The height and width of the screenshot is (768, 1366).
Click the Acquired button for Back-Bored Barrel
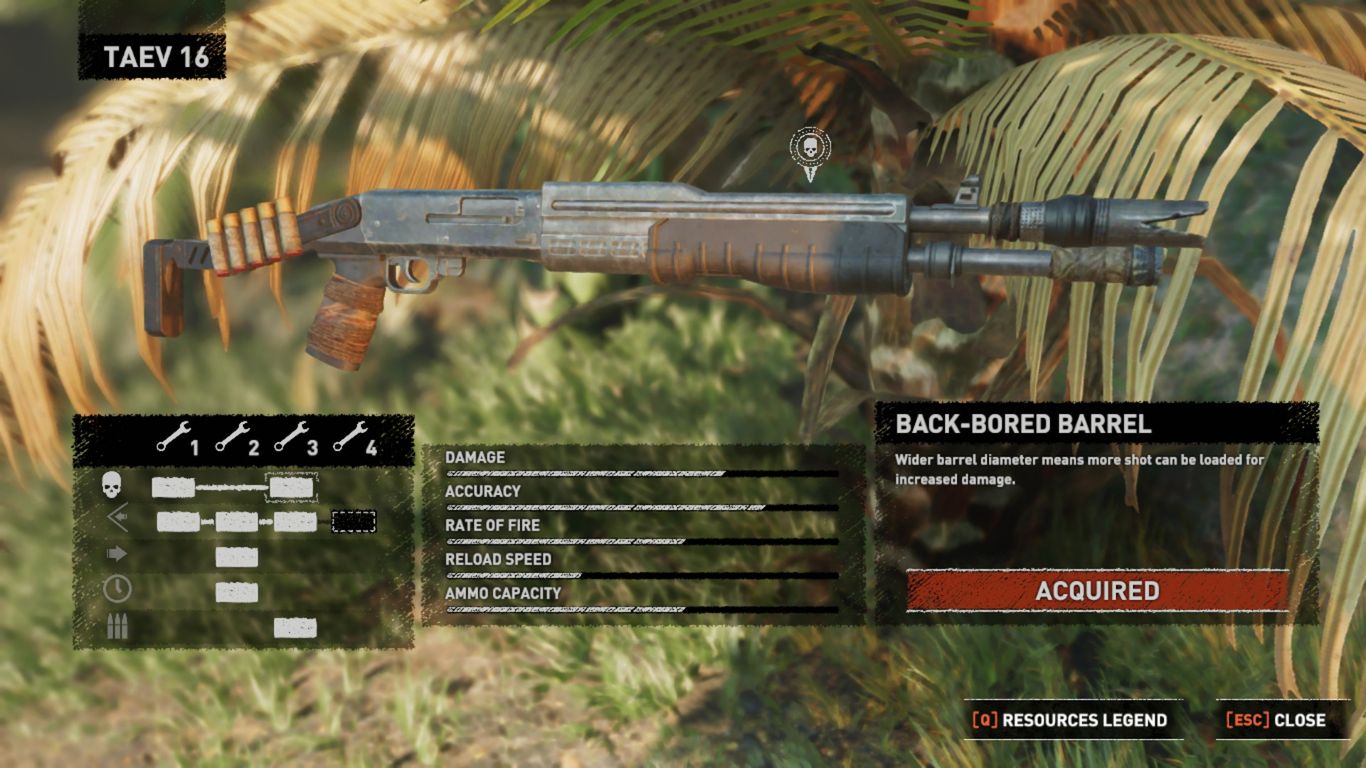pyautogui.click(x=1097, y=591)
